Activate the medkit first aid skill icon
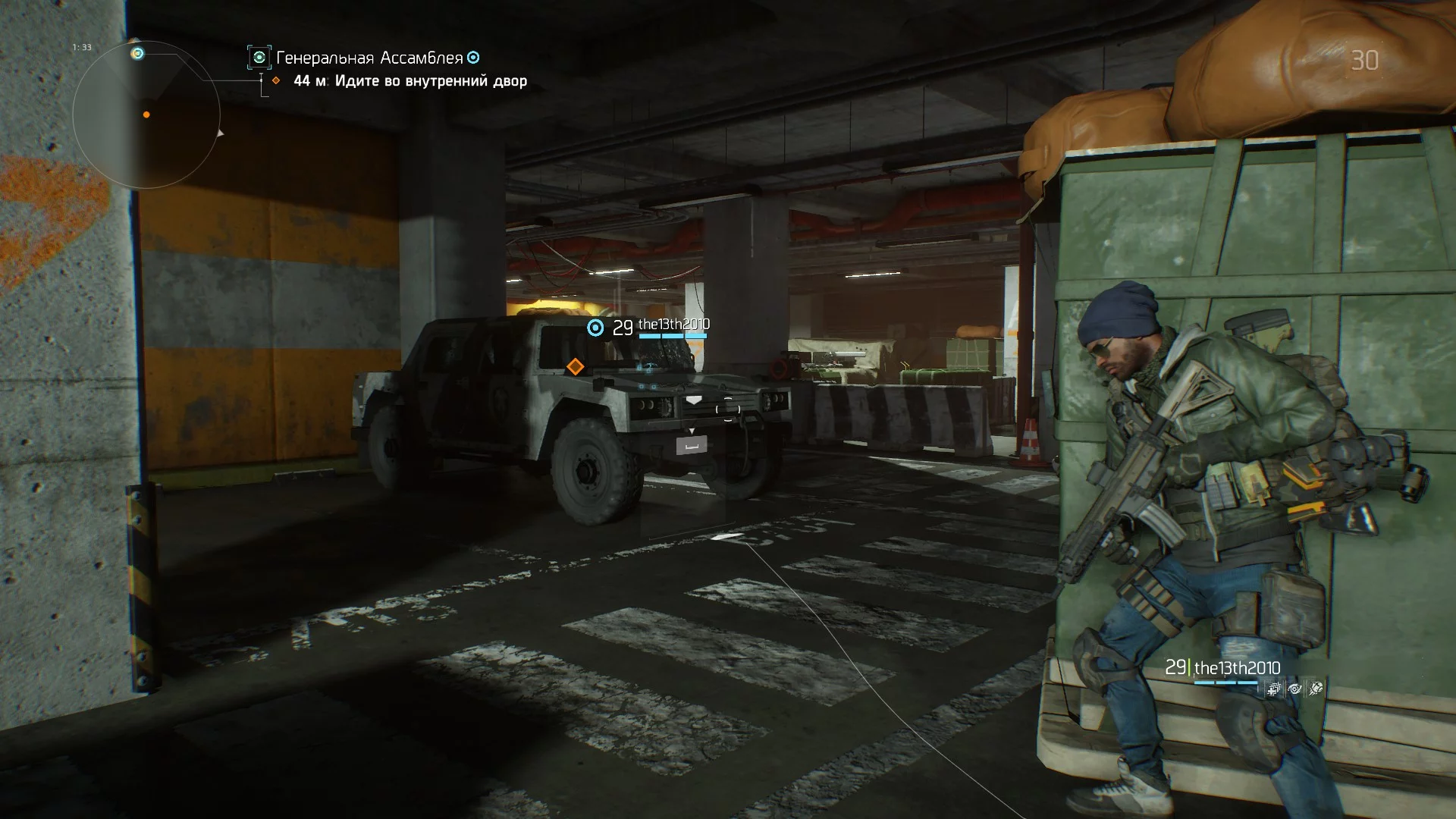Screen dimensions: 1456x819 click(1275, 689)
